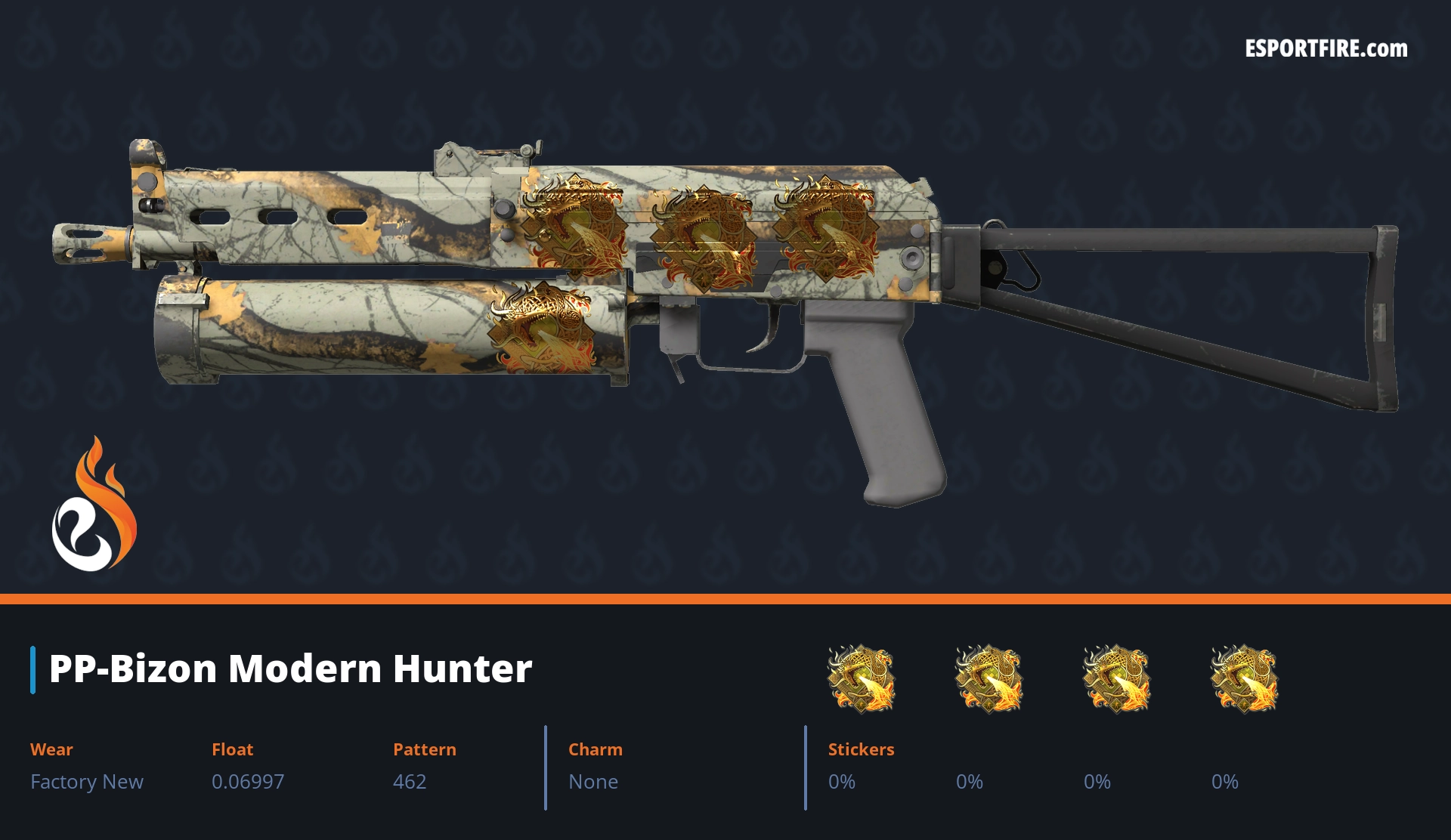Image resolution: width=1451 pixels, height=840 pixels.
Task: Click the Esportfire flame logo
Action: coord(94,506)
